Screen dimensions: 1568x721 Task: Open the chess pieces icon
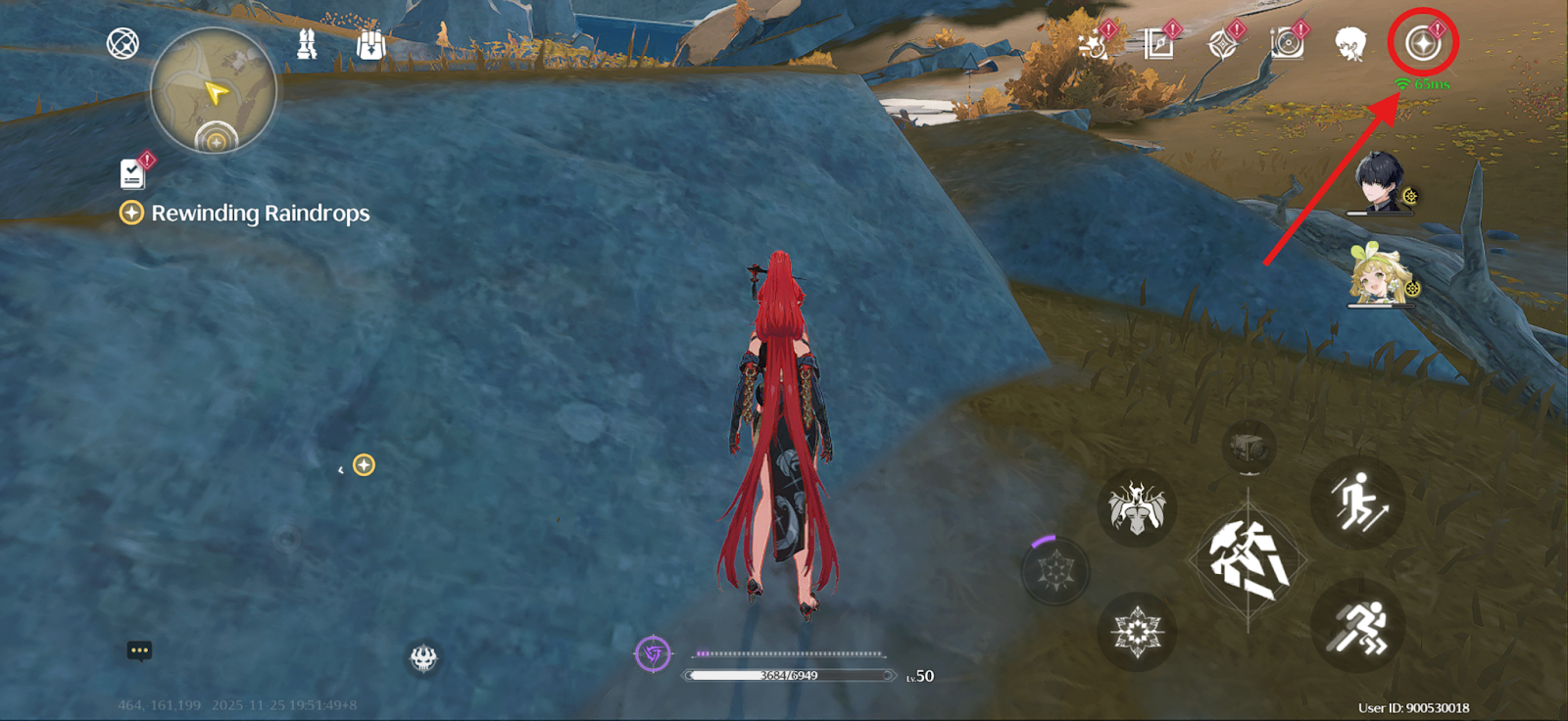coord(307,44)
